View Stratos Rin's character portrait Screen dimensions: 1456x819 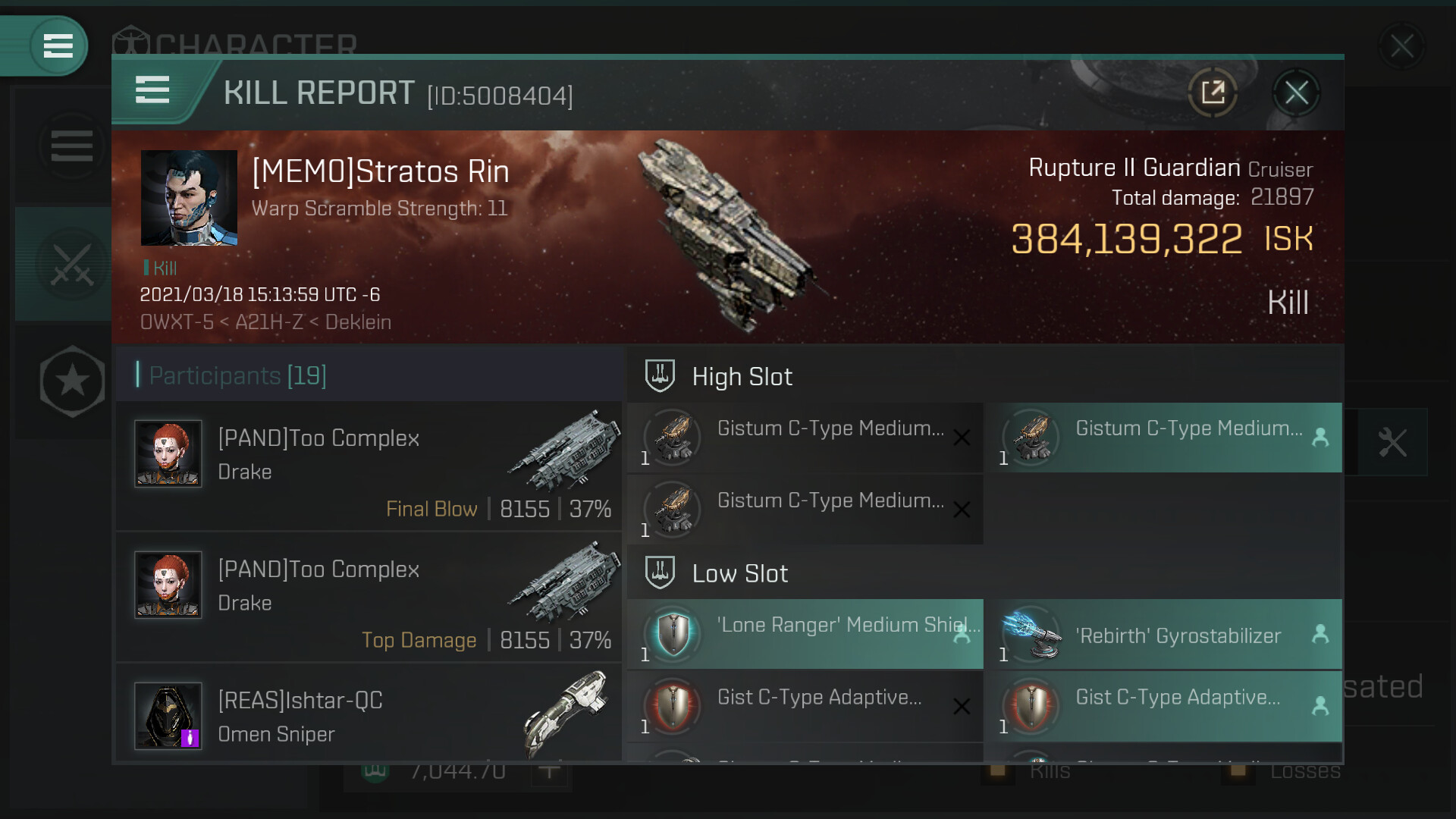(x=189, y=198)
